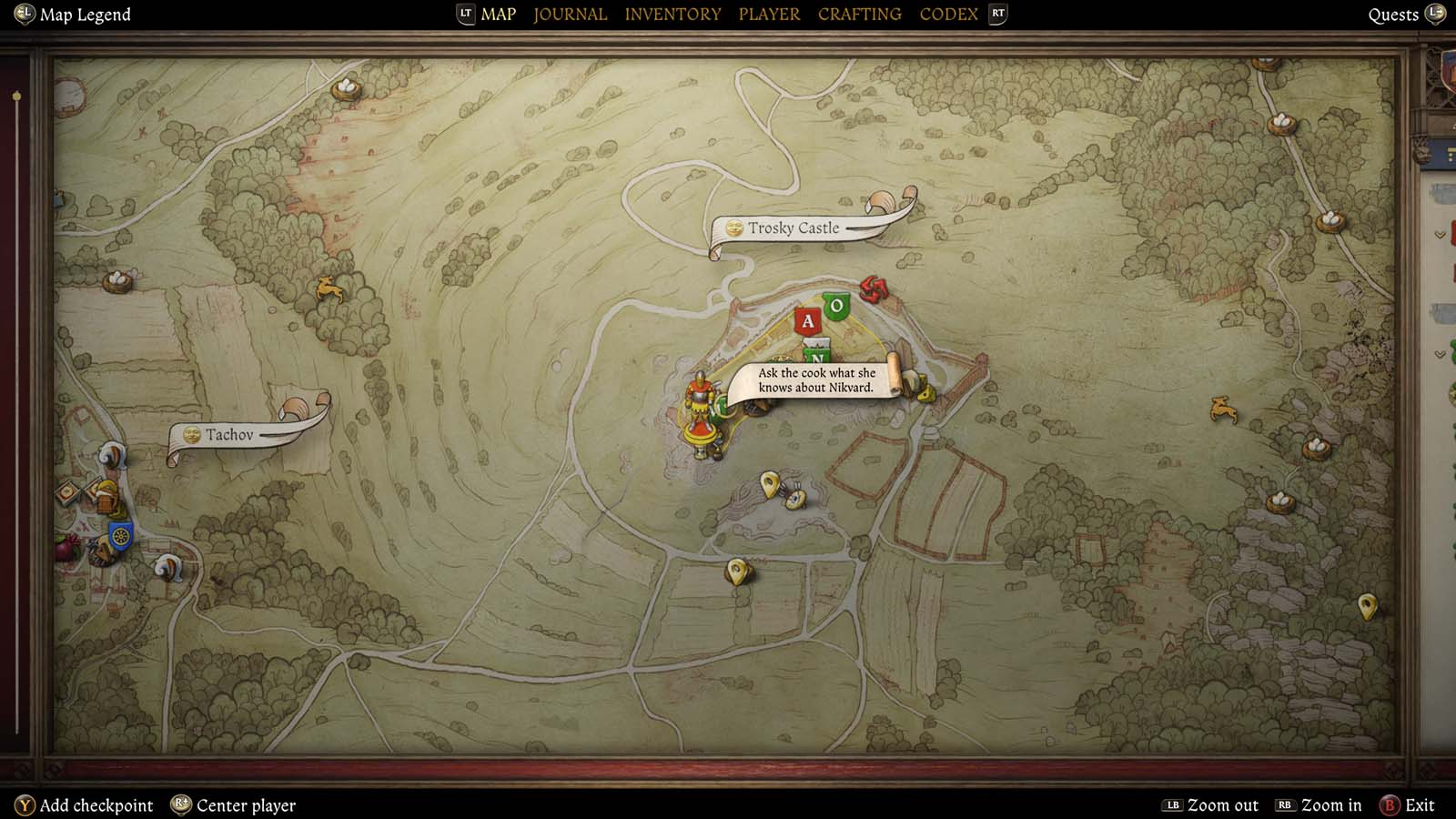1456x819 pixels.
Task: Open the CODEX tab
Action: (x=948, y=14)
